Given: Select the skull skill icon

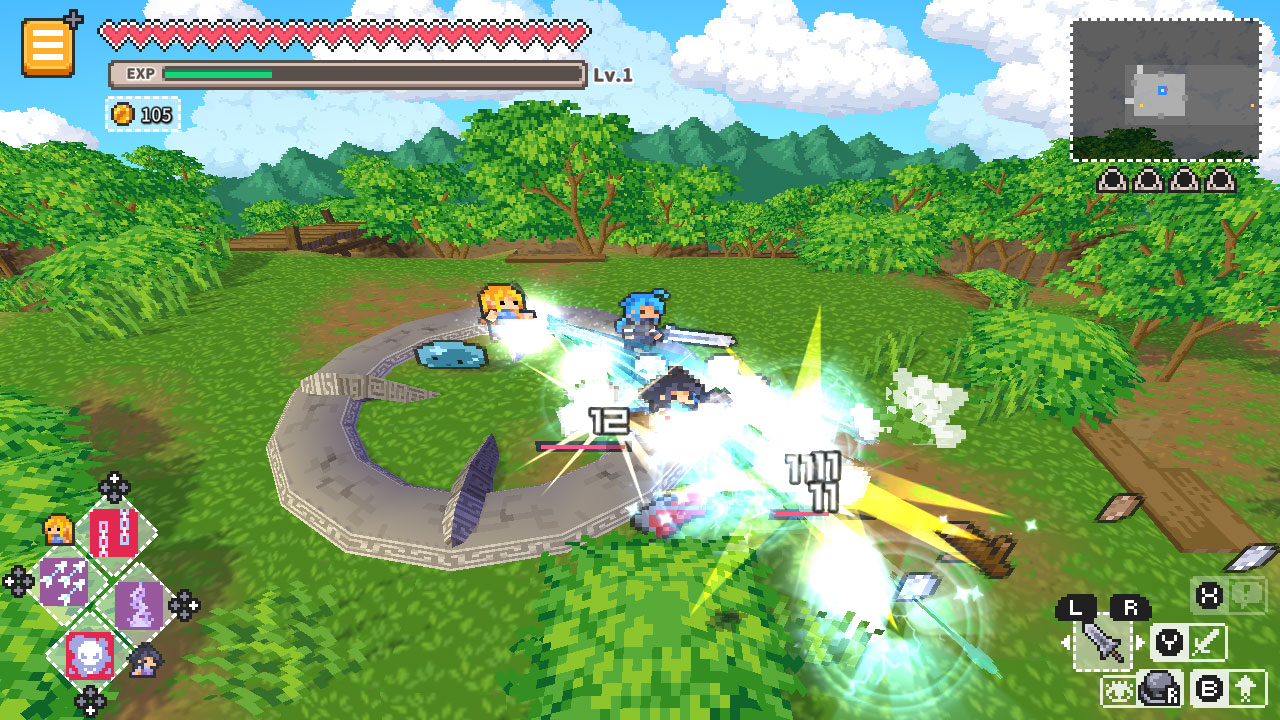Looking at the screenshot, I should coord(88,655).
